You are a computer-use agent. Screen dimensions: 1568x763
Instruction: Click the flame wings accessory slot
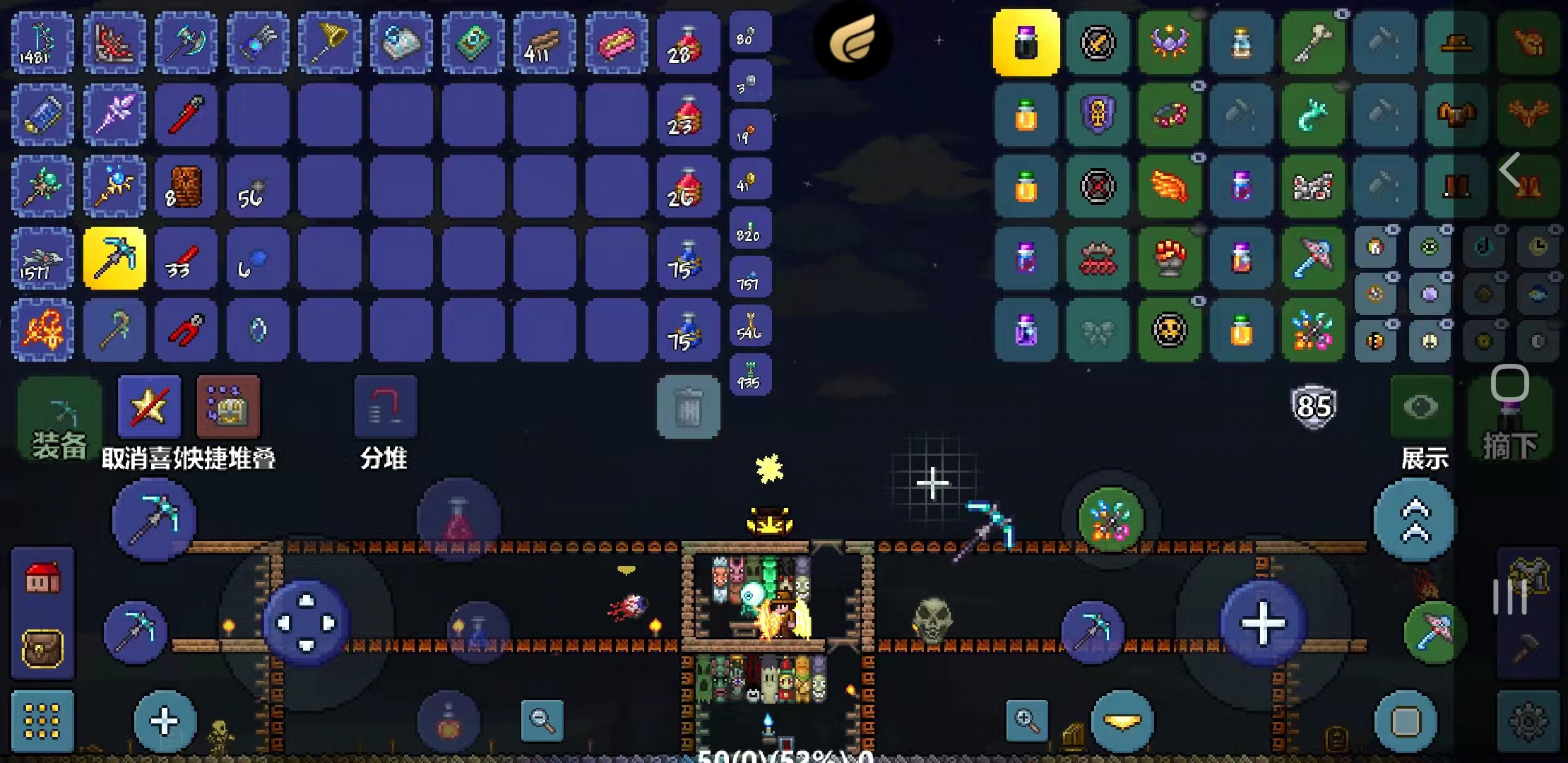[x=1169, y=186]
